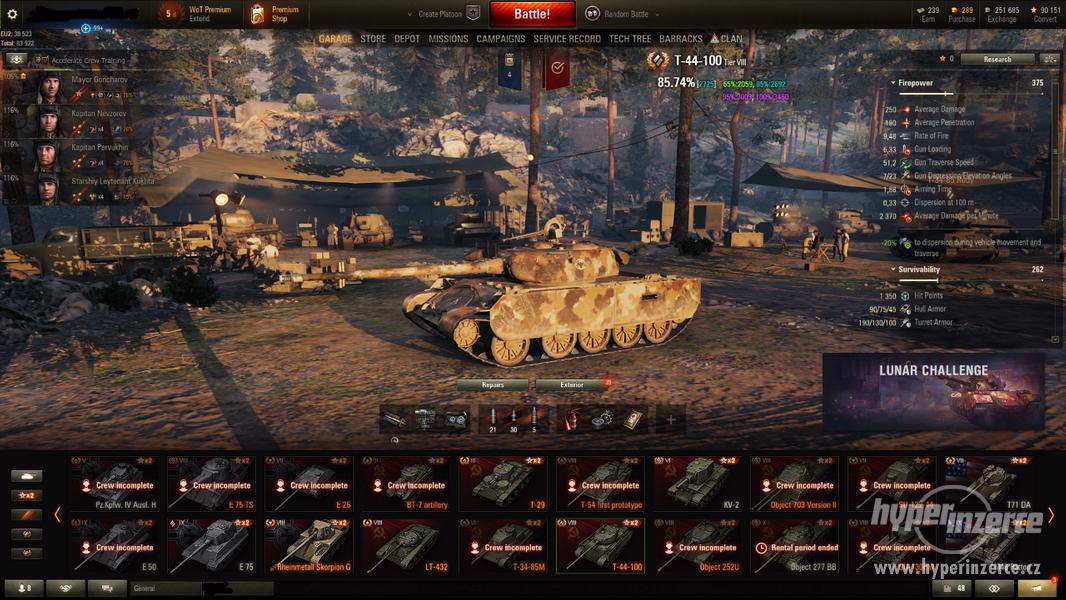
Task: Open the Tech Tree tab
Action: tap(630, 39)
